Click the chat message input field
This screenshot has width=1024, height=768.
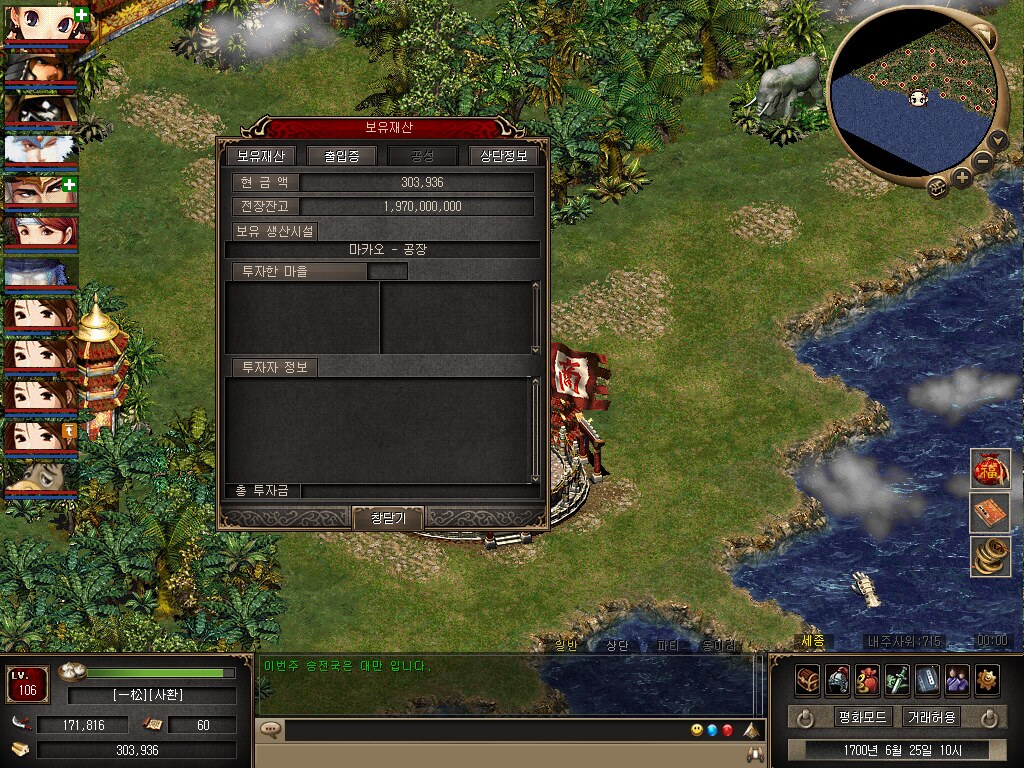(480, 730)
